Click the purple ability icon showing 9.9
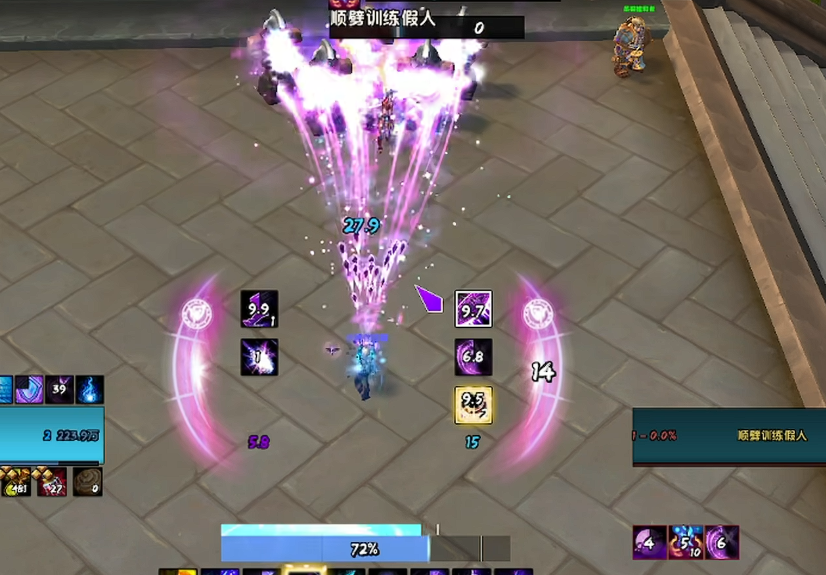The height and width of the screenshot is (575, 826). click(x=259, y=309)
